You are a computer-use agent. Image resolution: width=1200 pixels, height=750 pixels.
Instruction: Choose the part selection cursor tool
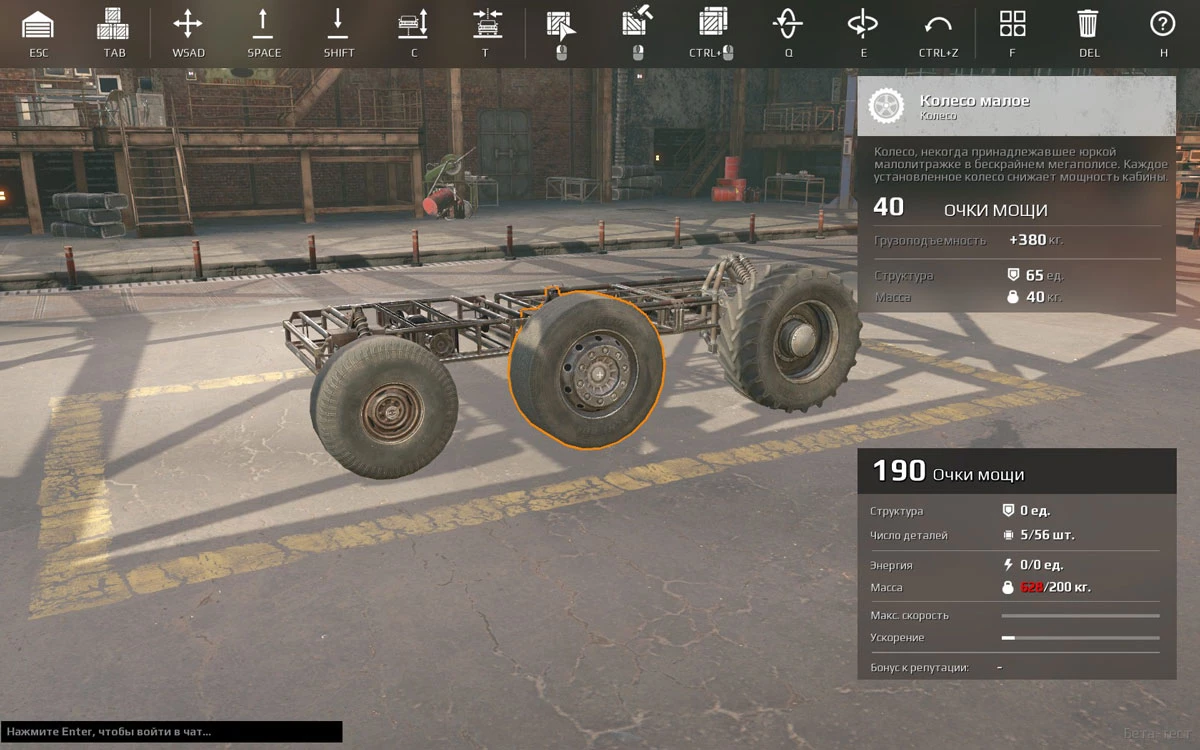pyautogui.click(x=560, y=24)
